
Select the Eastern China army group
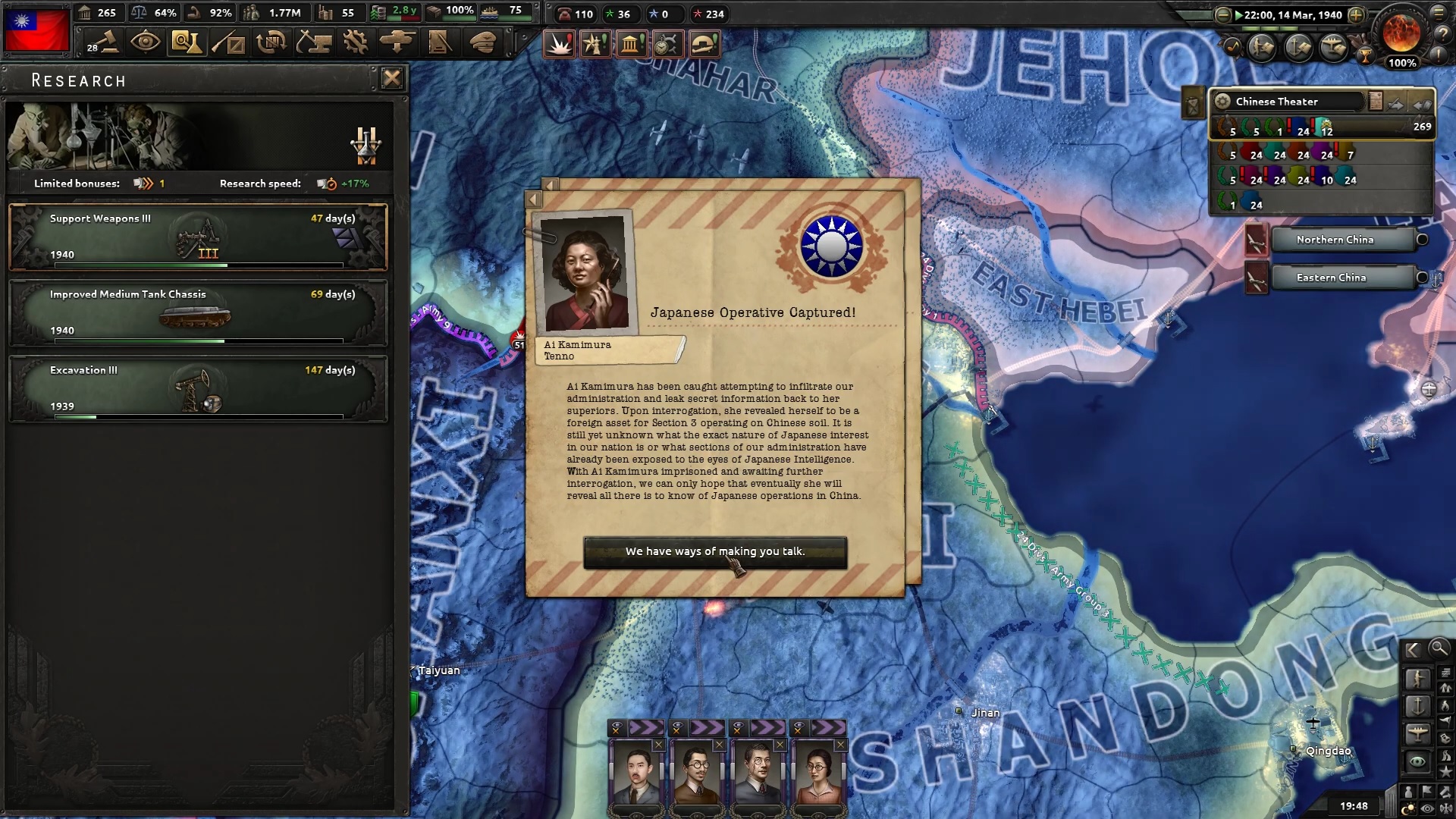coord(1337,277)
